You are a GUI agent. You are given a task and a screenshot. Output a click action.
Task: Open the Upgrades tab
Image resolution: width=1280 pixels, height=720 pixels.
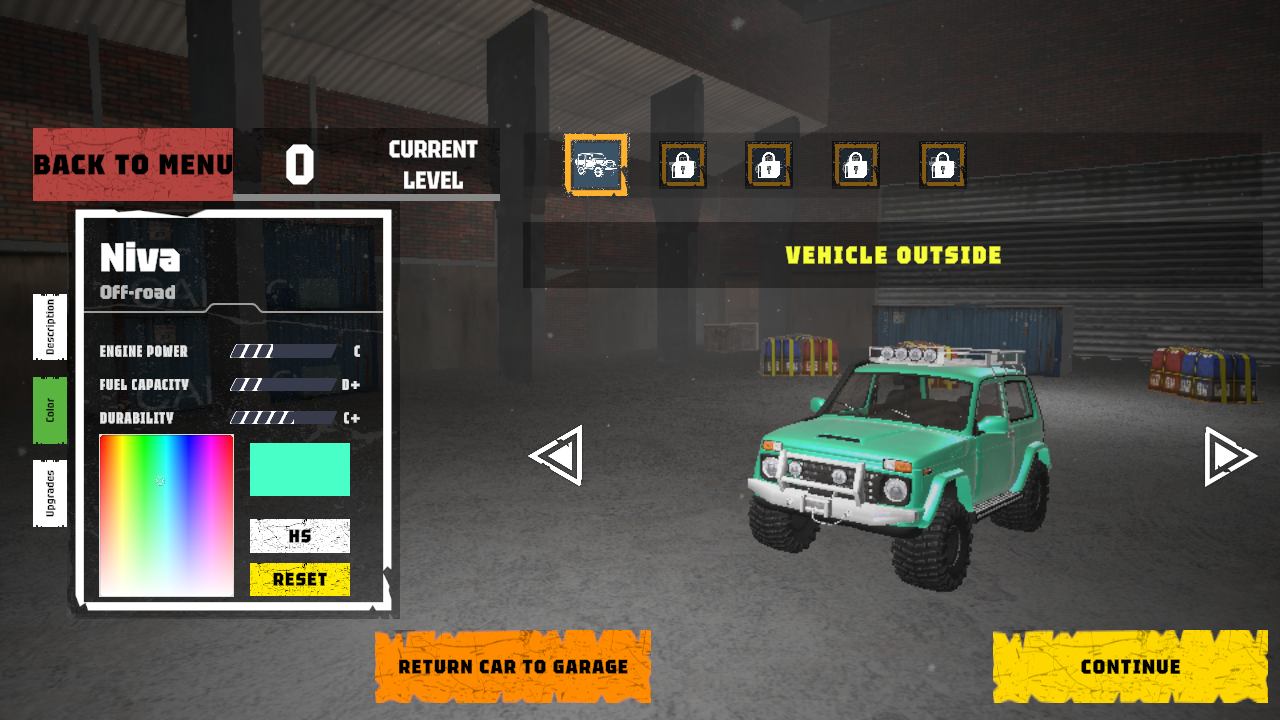50,493
